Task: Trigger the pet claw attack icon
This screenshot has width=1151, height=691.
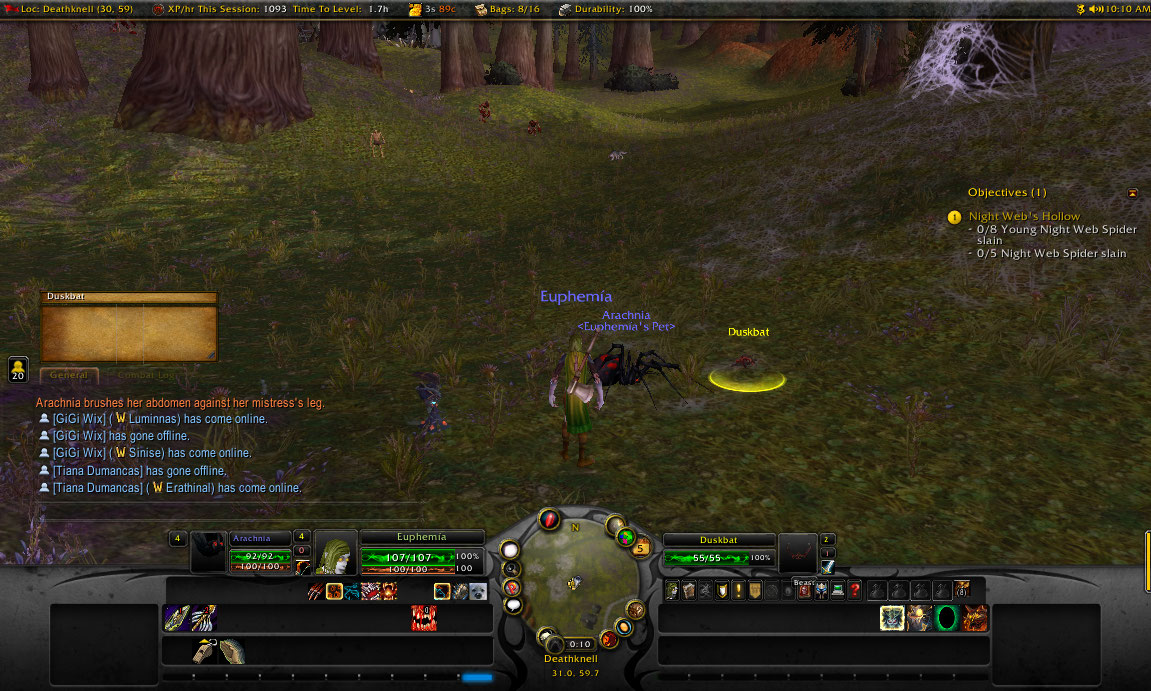Action: pyautogui.click(x=316, y=591)
